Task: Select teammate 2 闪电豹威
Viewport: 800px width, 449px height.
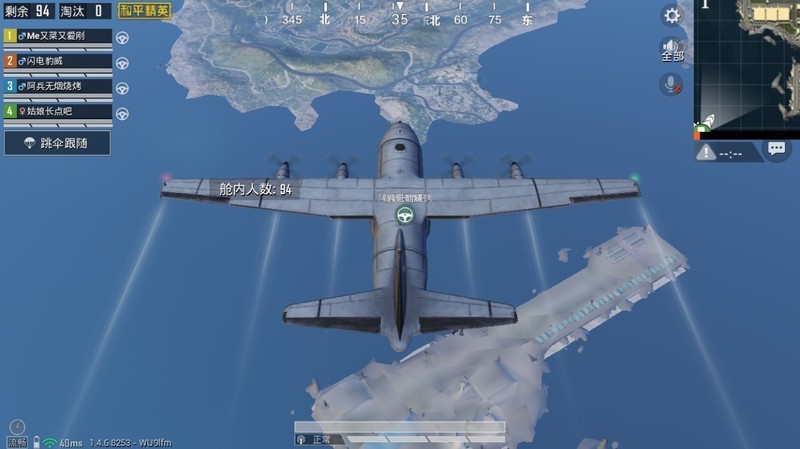Action: pos(58,61)
